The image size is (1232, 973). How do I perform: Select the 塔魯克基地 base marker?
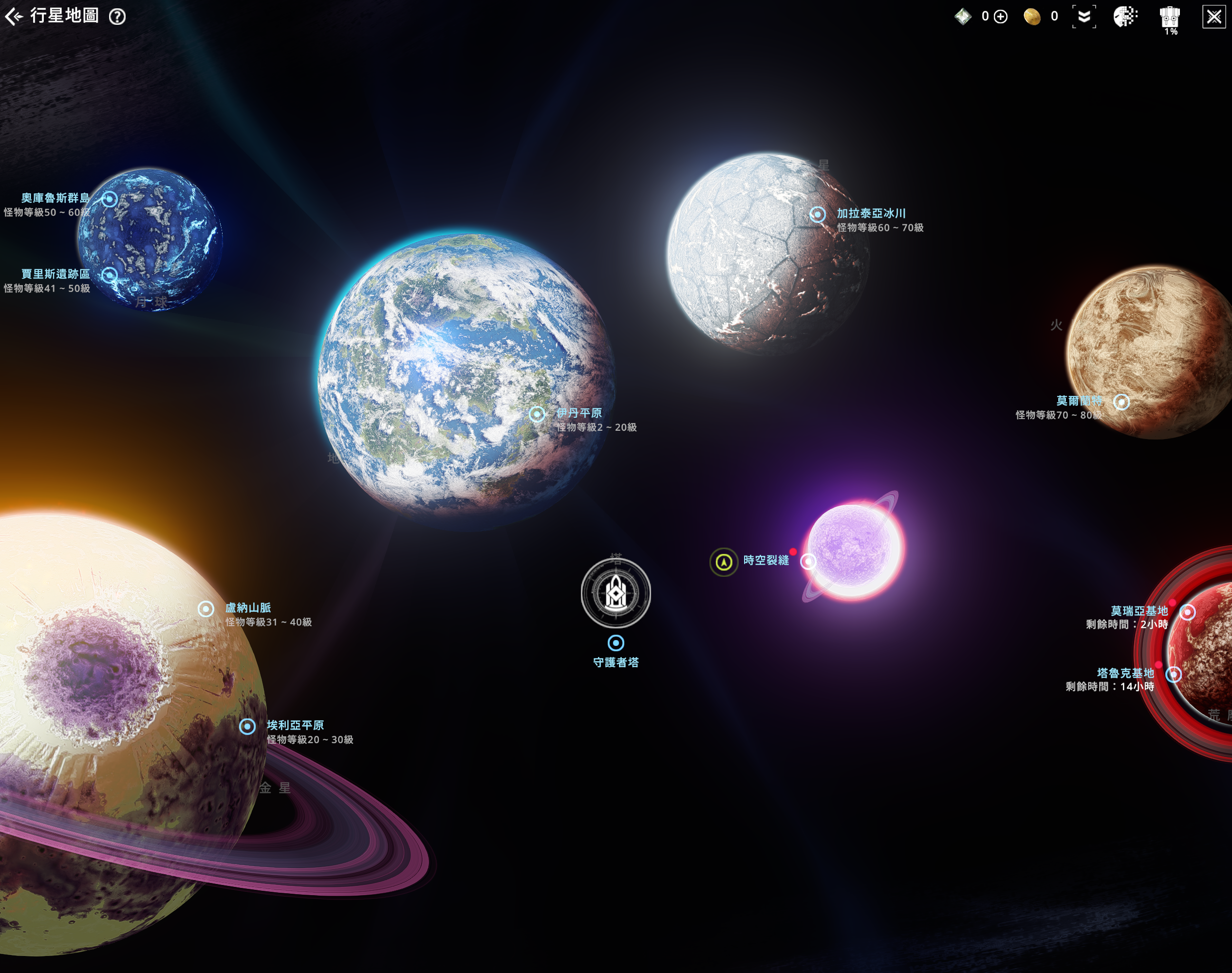pyautogui.click(x=1173, y=675)
